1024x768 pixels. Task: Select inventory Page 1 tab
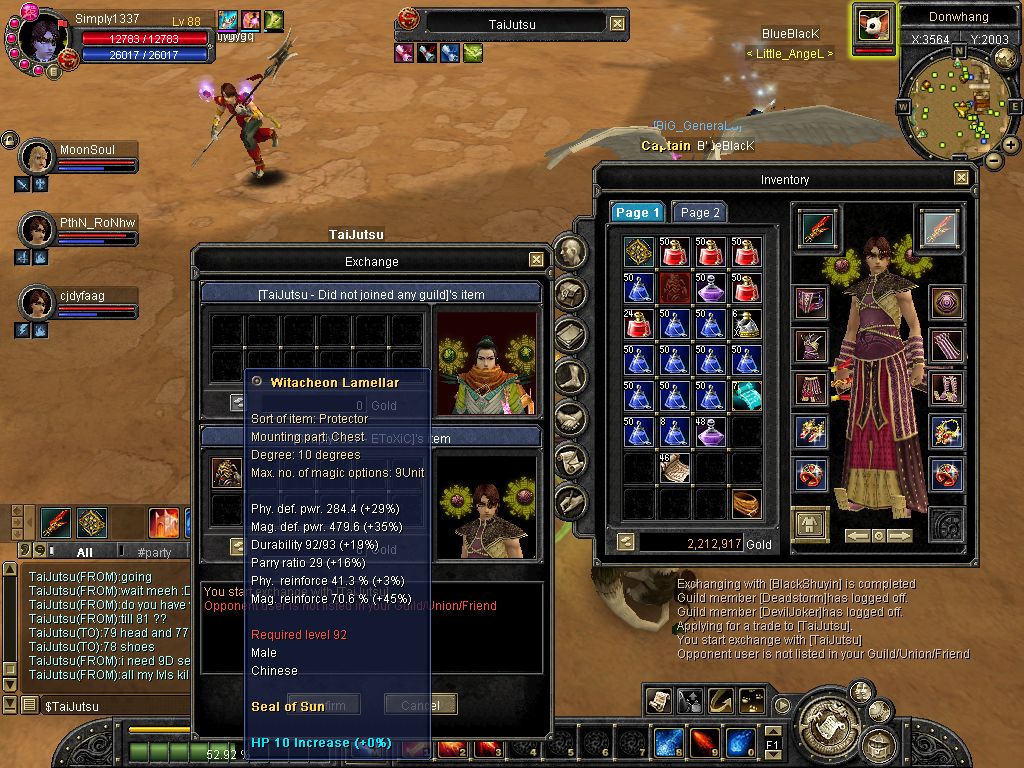(x=637, y=212)
